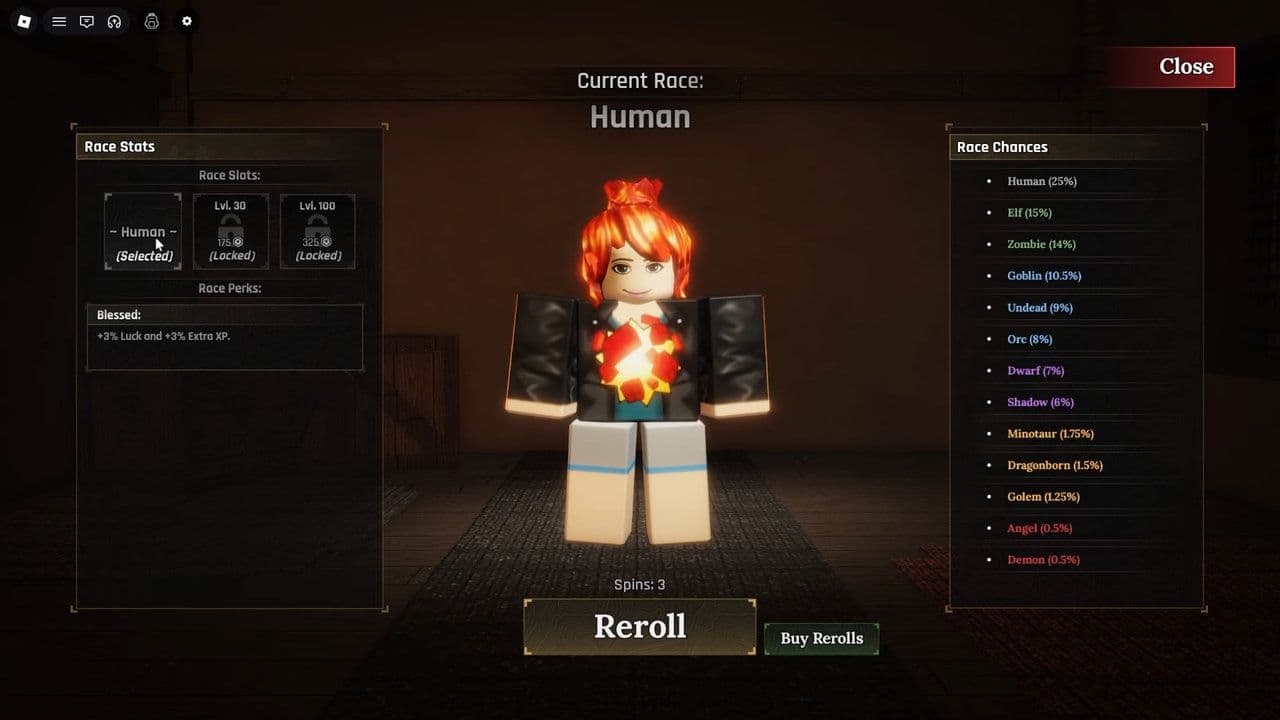Open the hamburger menu in top bar
Screen dimensions: 1280x720
[x=59, y=21]
